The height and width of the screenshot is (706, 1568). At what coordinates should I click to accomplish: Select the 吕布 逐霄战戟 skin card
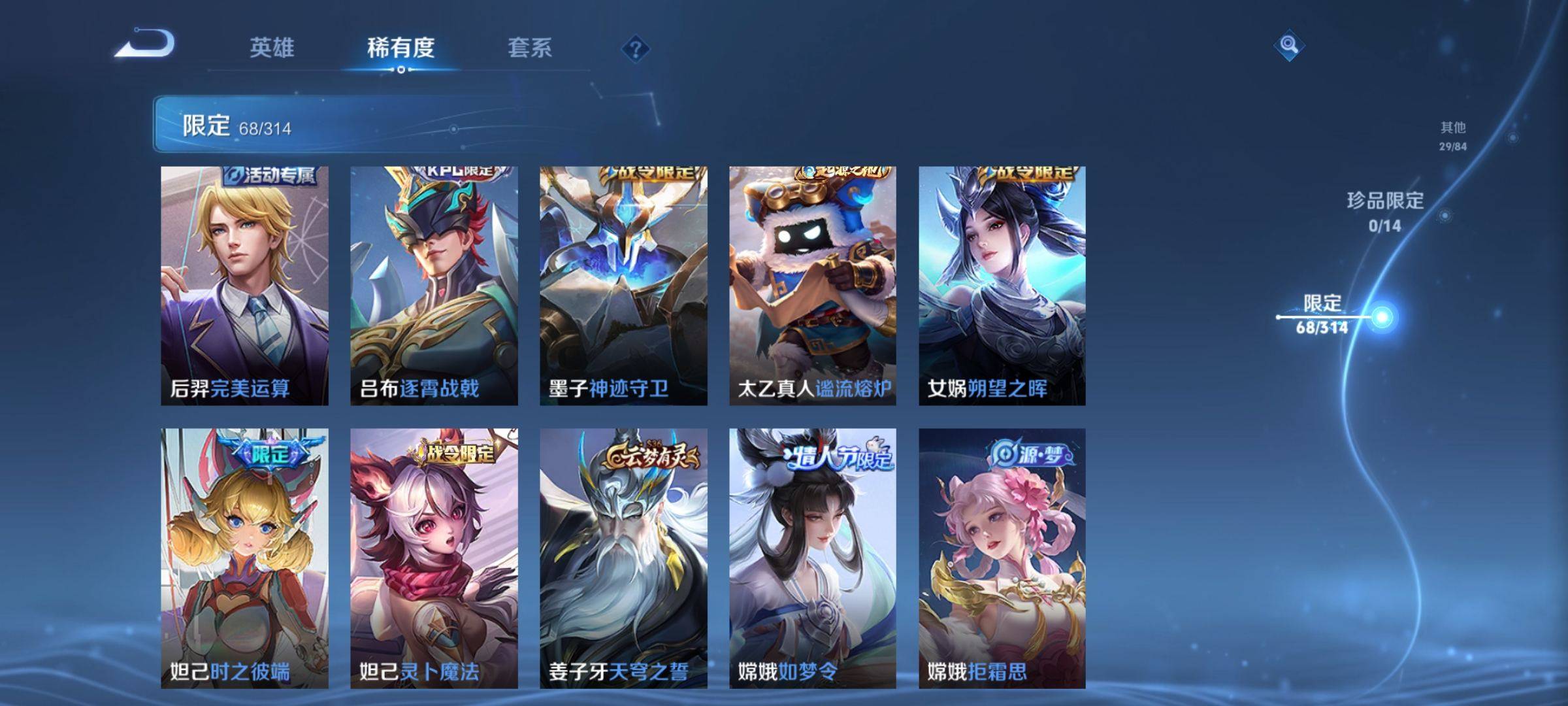click(x=434, y=286)
